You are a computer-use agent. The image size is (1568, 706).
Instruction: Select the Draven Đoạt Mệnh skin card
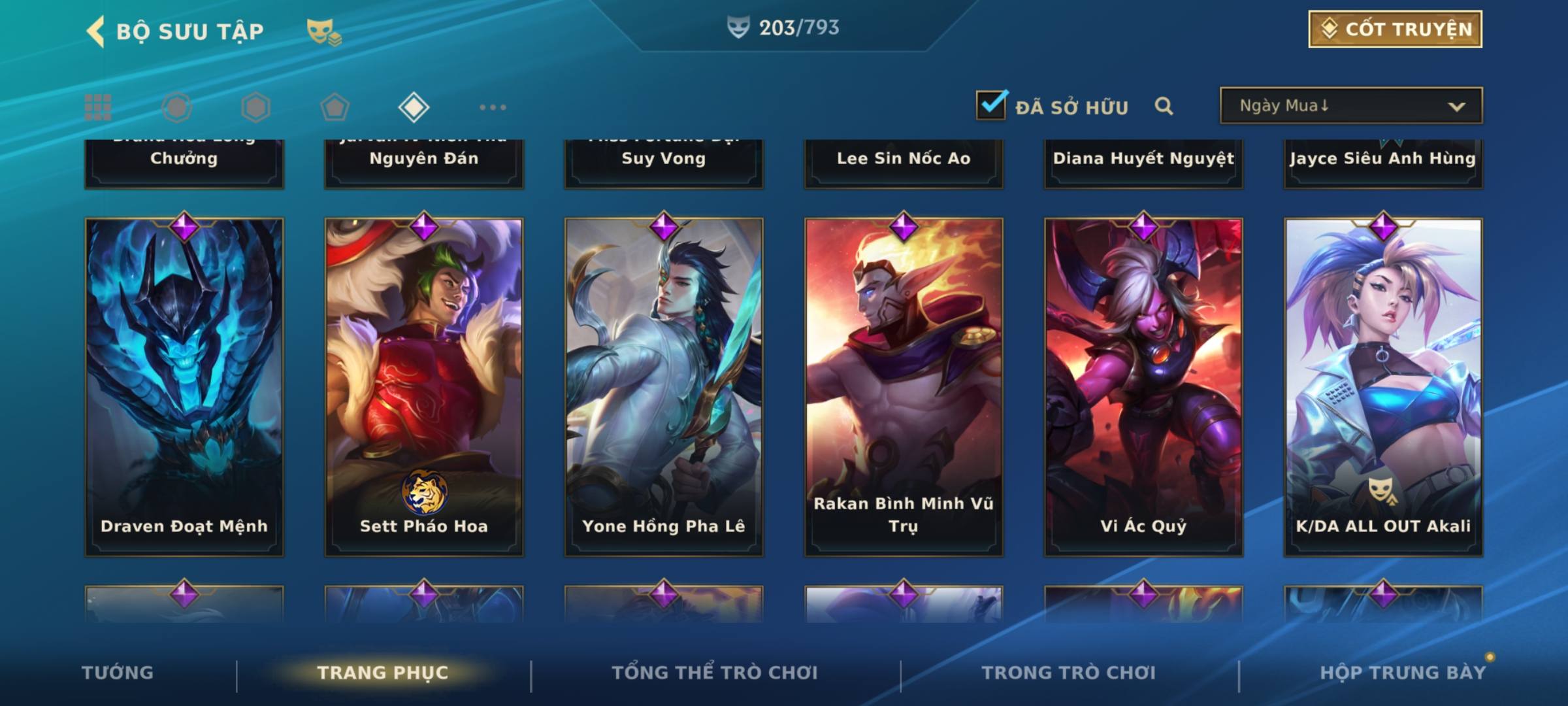pyautogui.click(x=184, y=387)
